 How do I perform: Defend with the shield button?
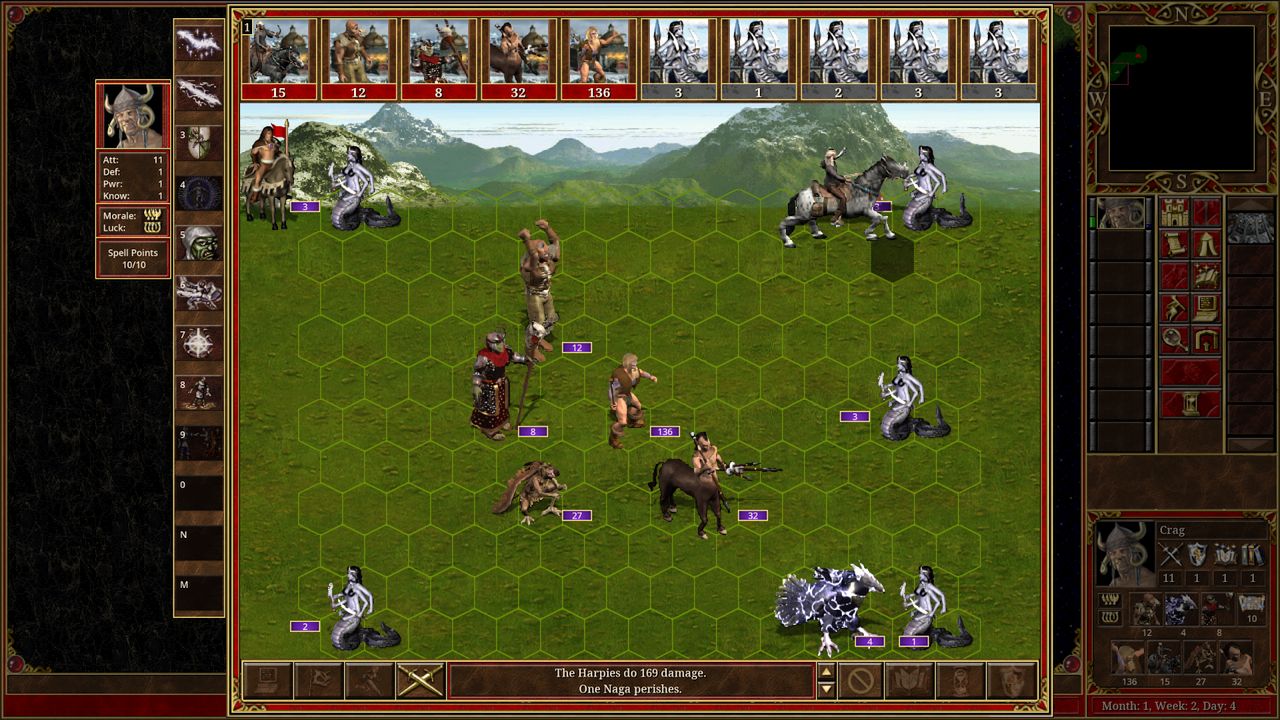click(1012, 681)
